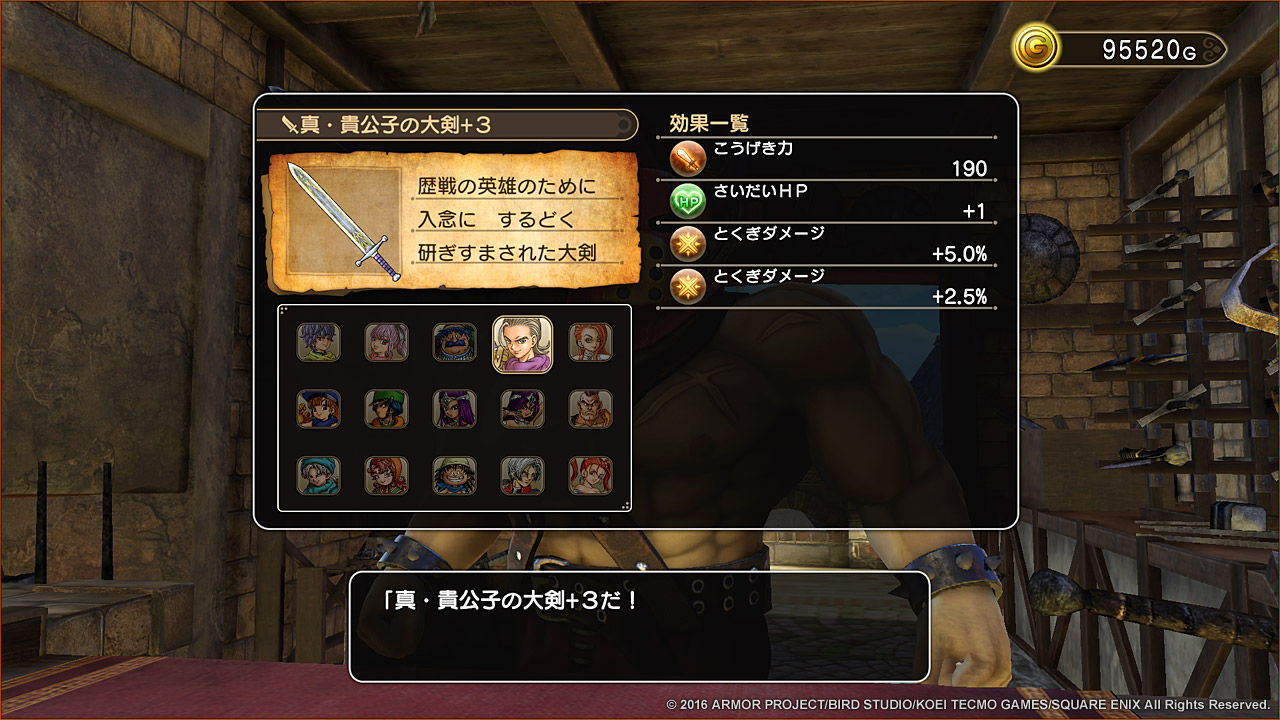Select the Torneko character portrait icon
This screenshot has width=1280, height=720.
pos(455,342)
